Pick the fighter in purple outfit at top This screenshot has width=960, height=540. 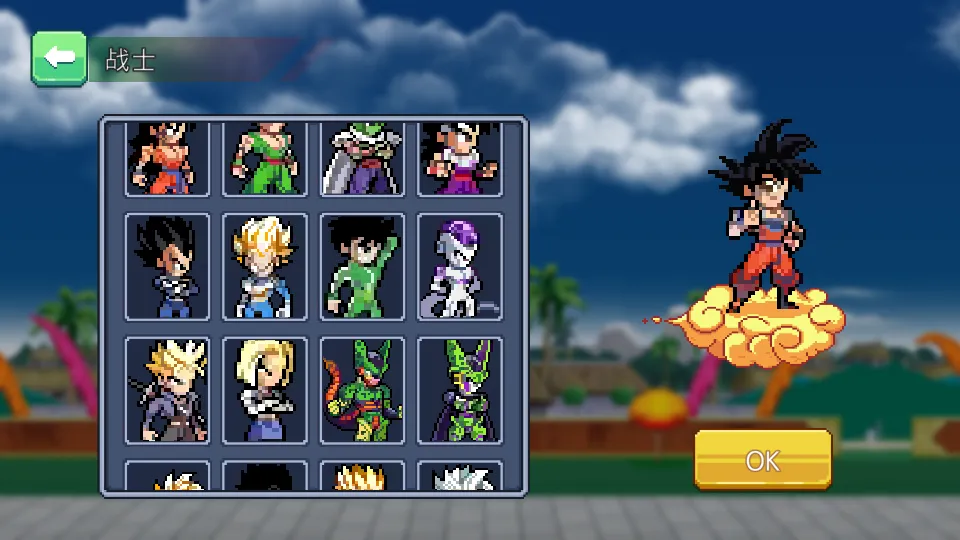[x=460, y=159]
